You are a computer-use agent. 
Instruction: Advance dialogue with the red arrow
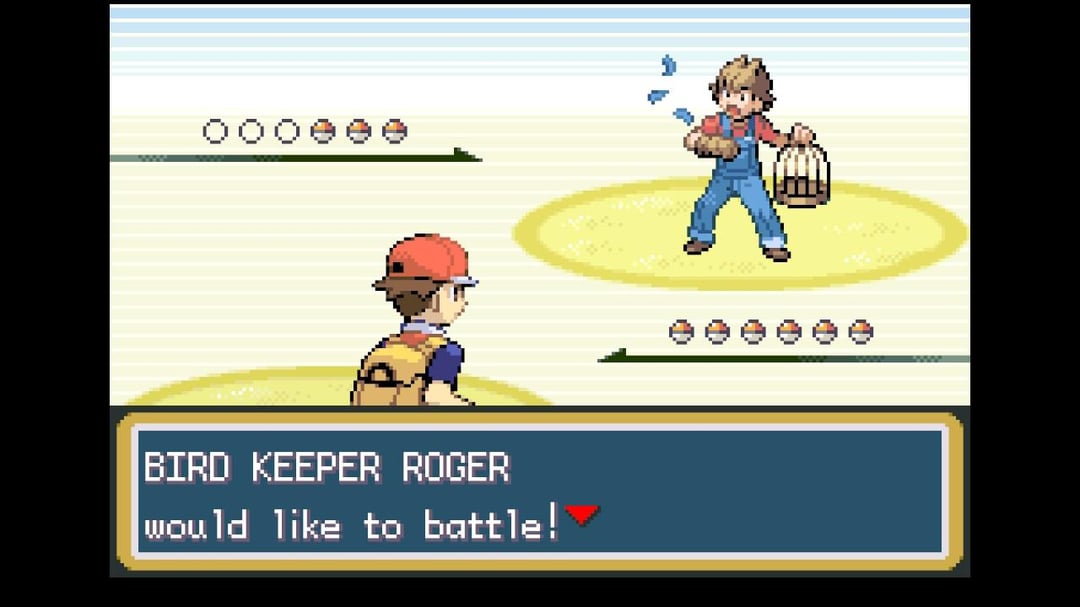pos(582,515)
